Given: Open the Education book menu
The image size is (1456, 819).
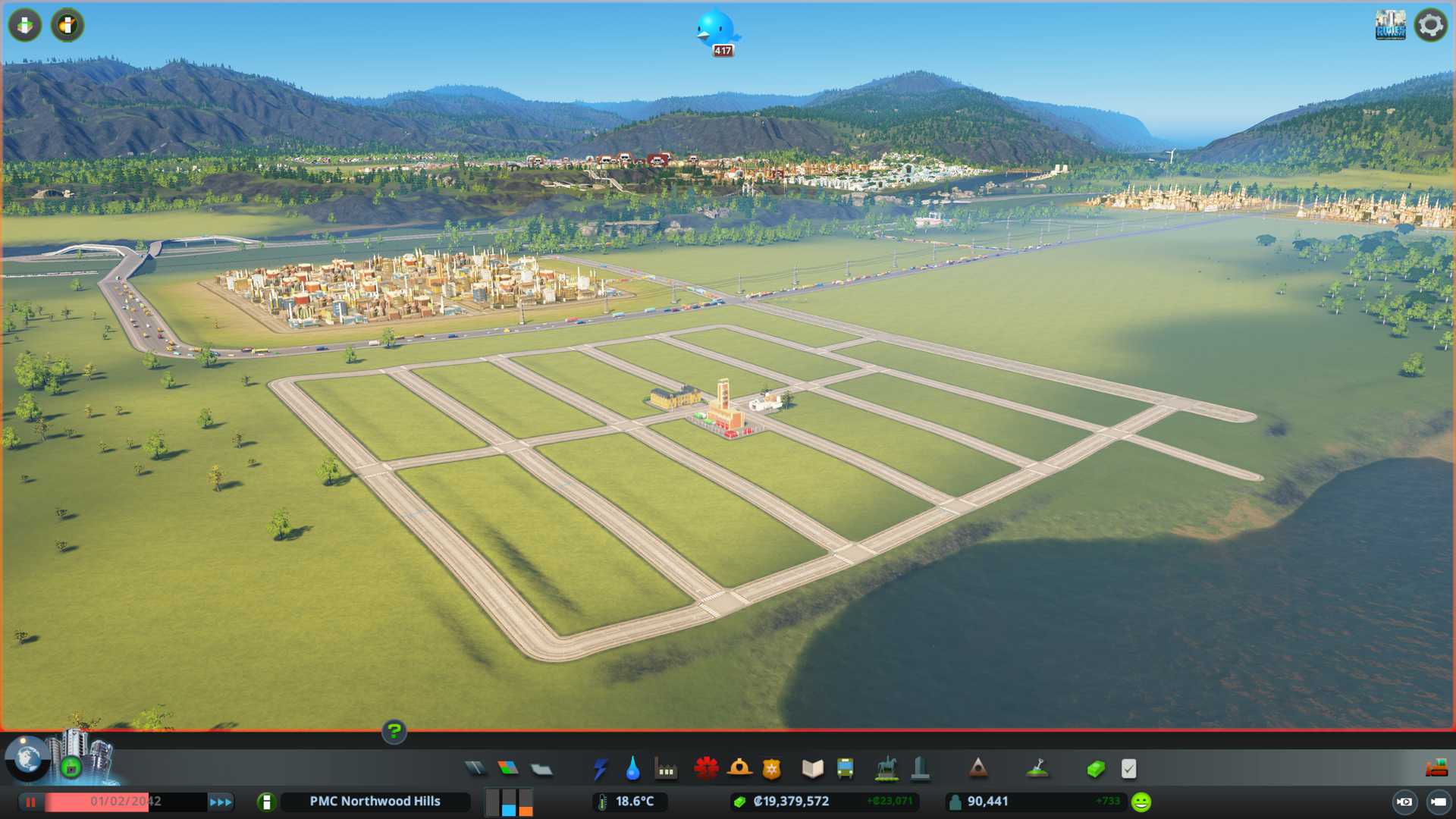Looking at the screenshot, I should point(812,769).
